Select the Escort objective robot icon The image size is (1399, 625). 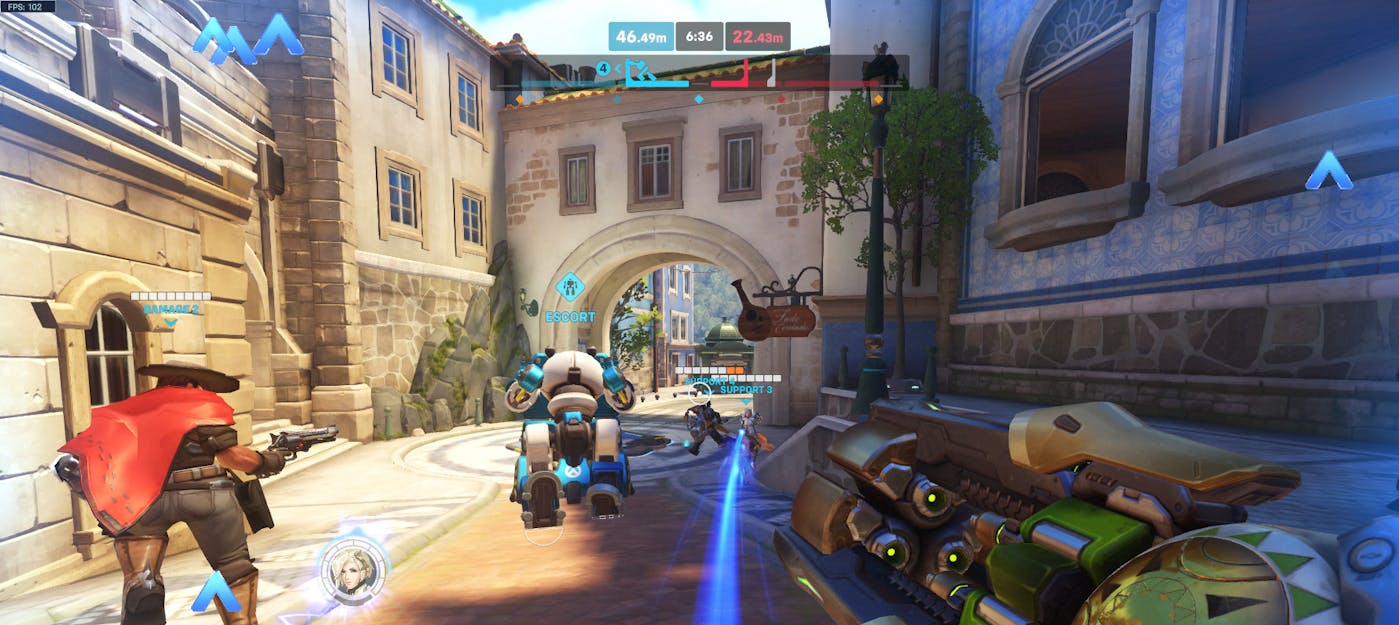tap(570, 288)
